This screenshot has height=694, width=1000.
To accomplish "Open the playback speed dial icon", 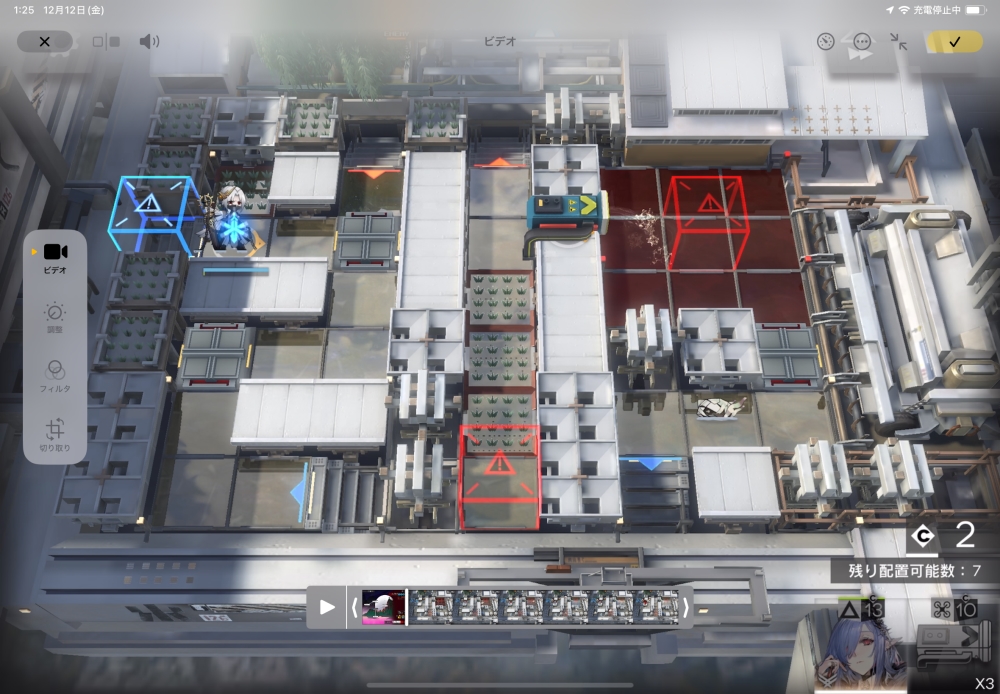I will coord(825,42).
